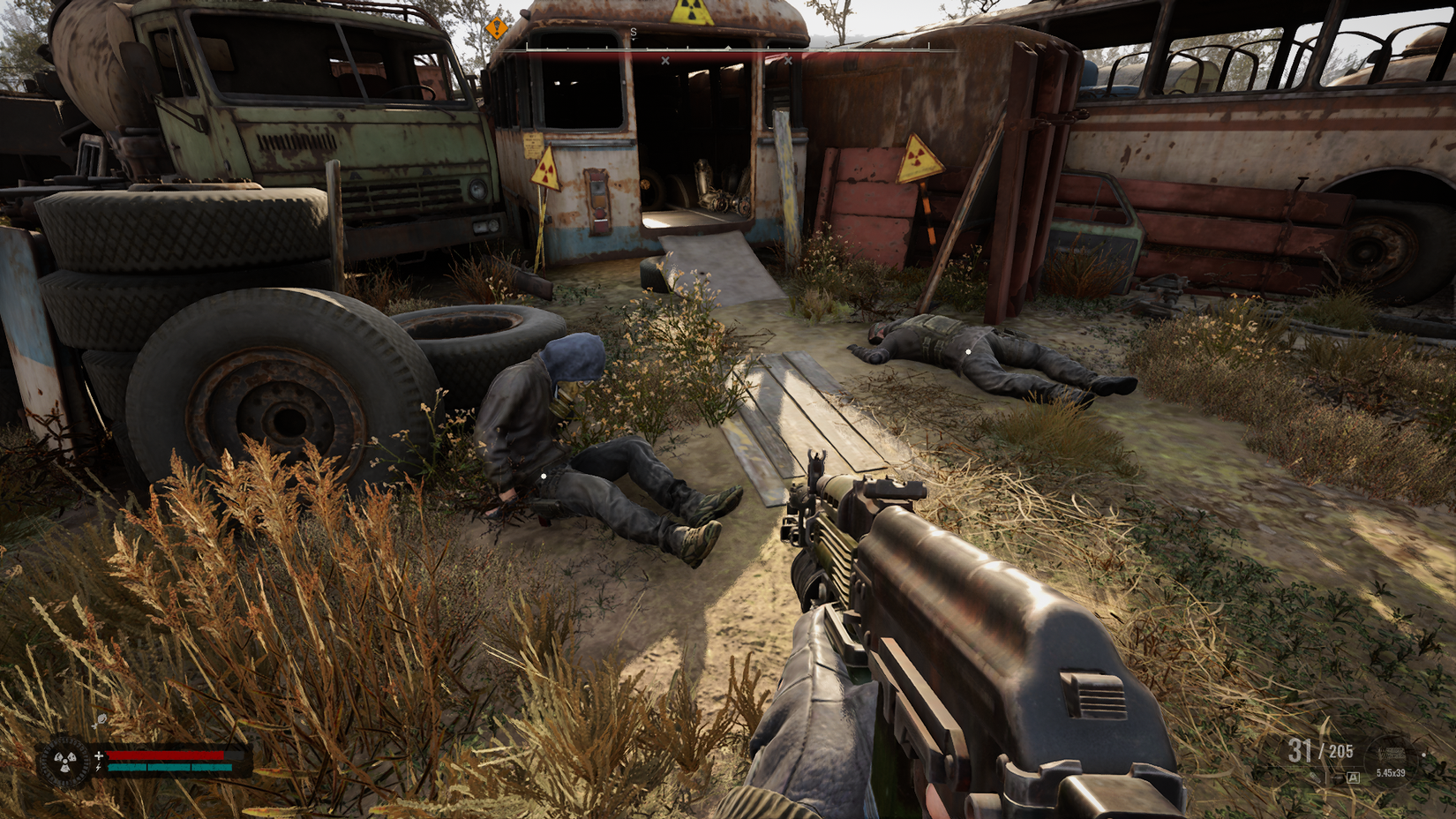Click the fire mode [A] indicator icon
Image resolution: width=1456 pixels, height=819 pixels.
coord(1354,778)
